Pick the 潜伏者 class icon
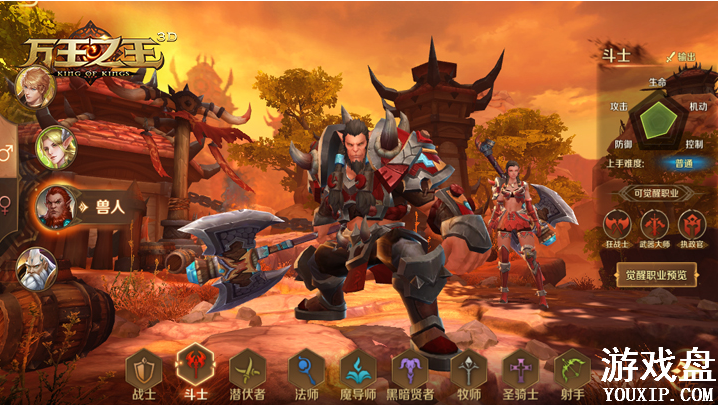 tap(246, 369)
